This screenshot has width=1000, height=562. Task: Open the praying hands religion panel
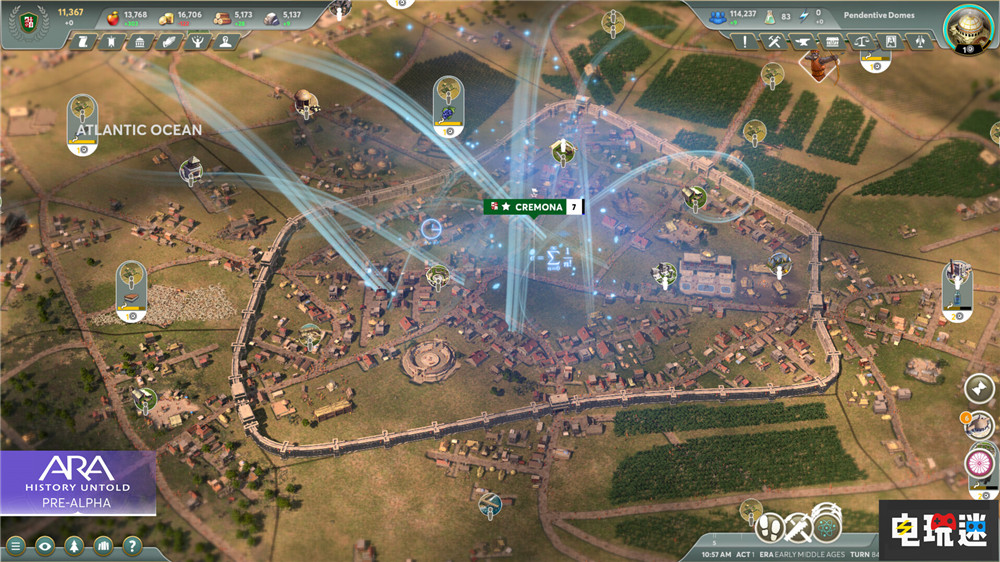click(168, 42)
